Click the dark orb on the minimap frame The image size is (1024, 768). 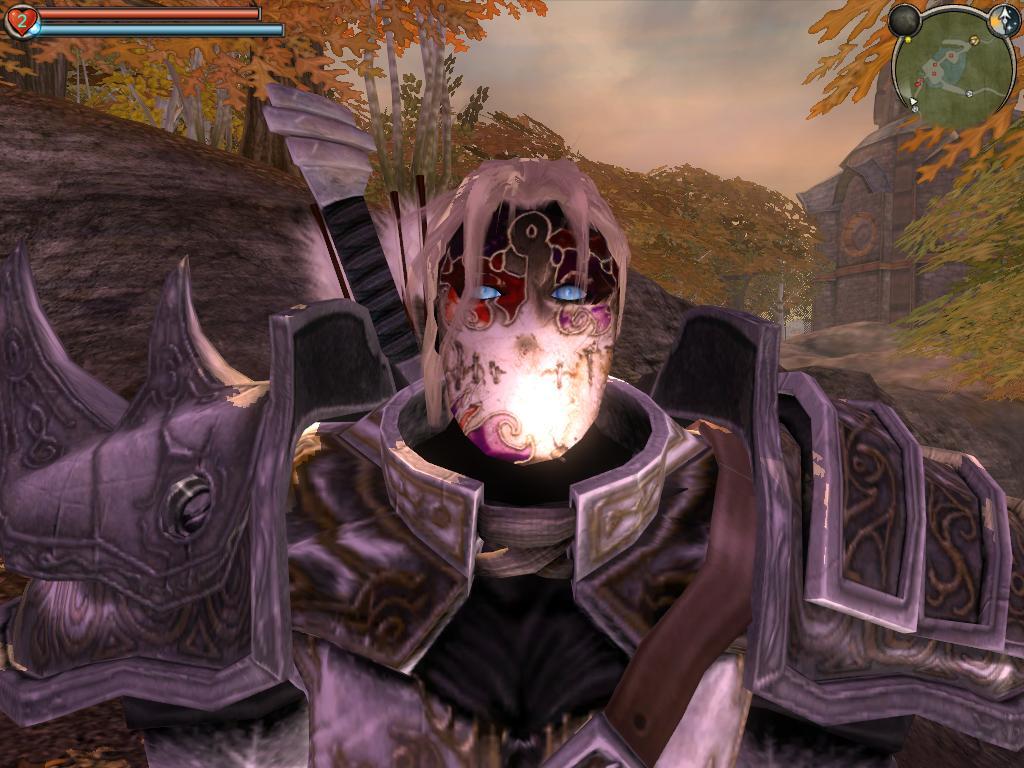905,20
